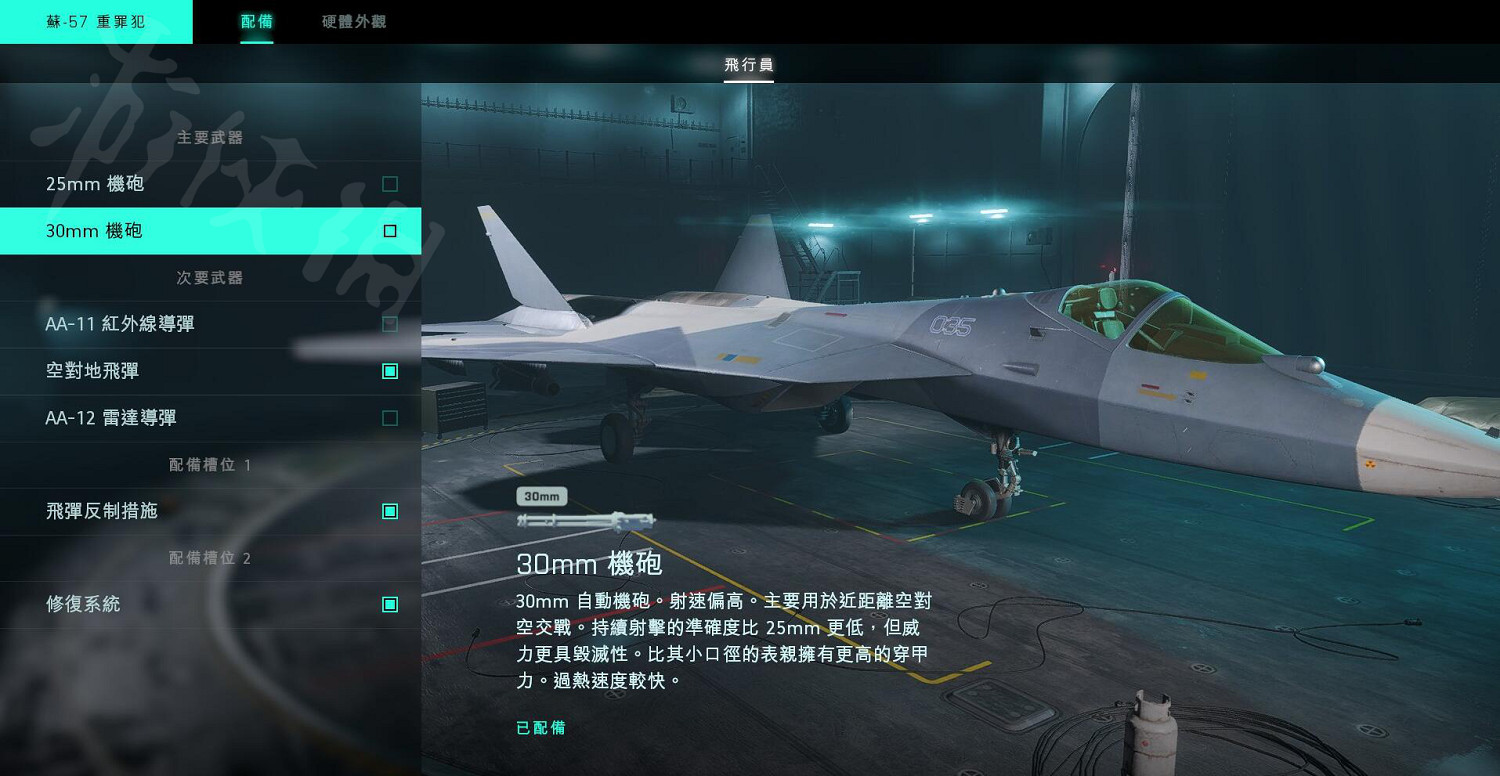
Task: Click the 已配備 equipped label
Action: click(540, 728)
